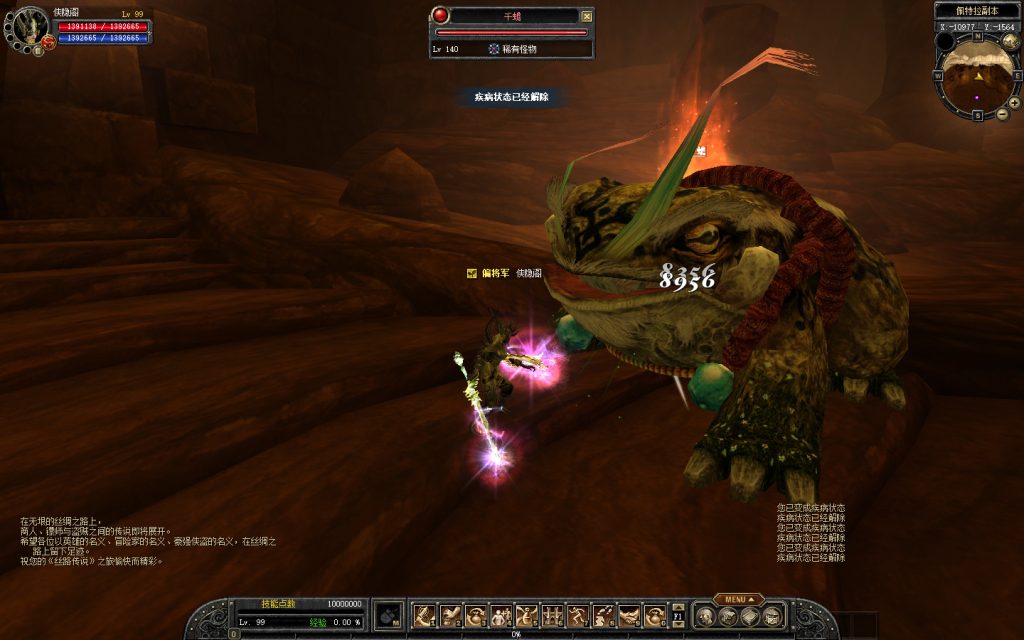This screenshot has height=640, width=1024.
Task: Switch hotbar page with the up arrow
Action: click(677, 605)
